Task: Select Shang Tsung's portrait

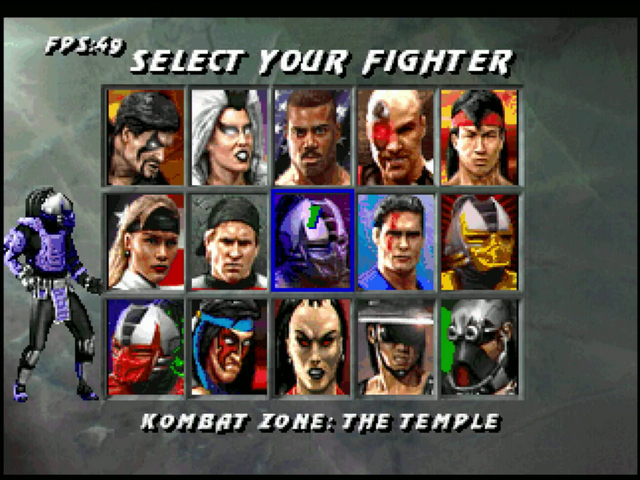Action: pos(146,137)
